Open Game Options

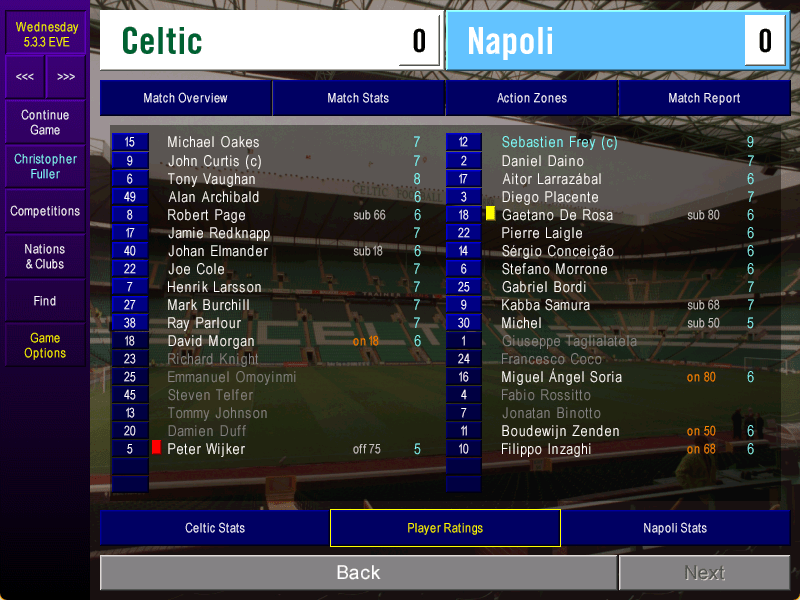point(45,345)
